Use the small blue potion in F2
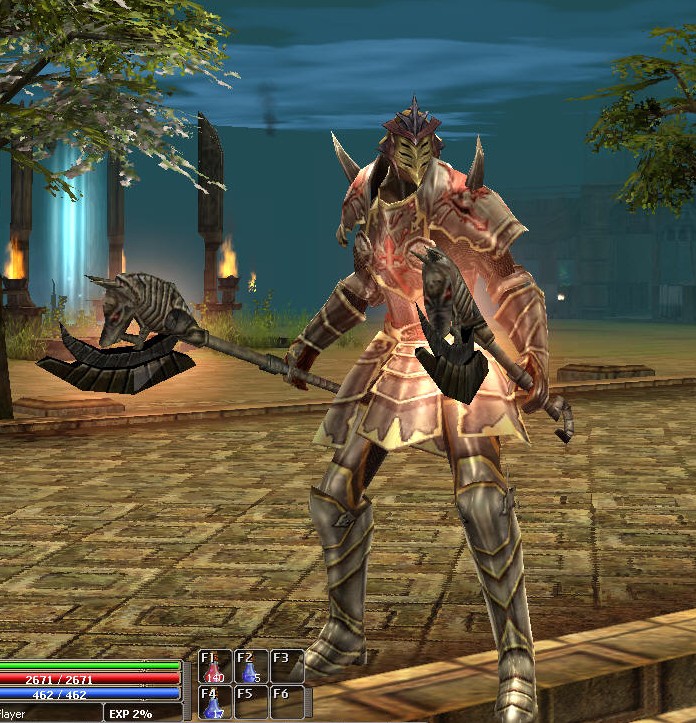 pyautogui.click(x=250, y=667)
